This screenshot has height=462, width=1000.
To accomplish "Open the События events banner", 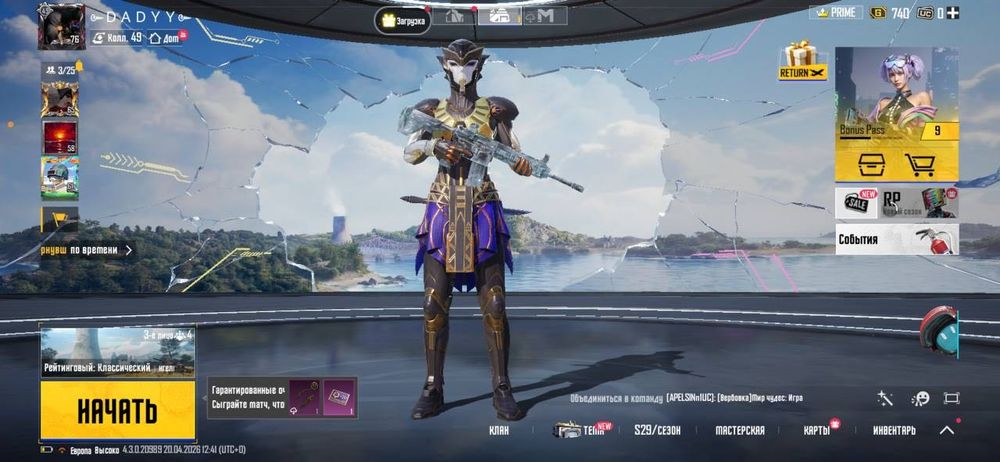I will pyautogui.click(x=896, y=240).
